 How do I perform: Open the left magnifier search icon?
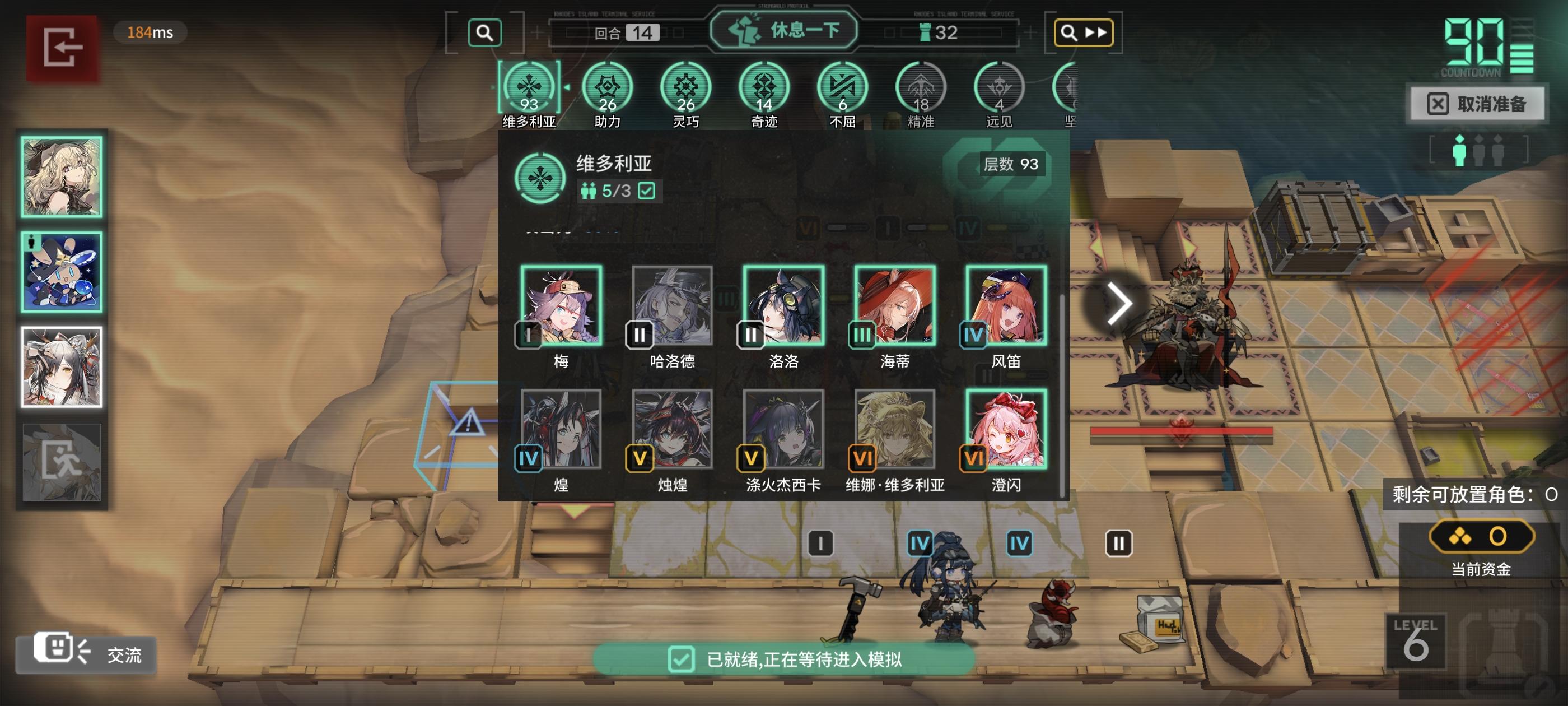[484, 33]
